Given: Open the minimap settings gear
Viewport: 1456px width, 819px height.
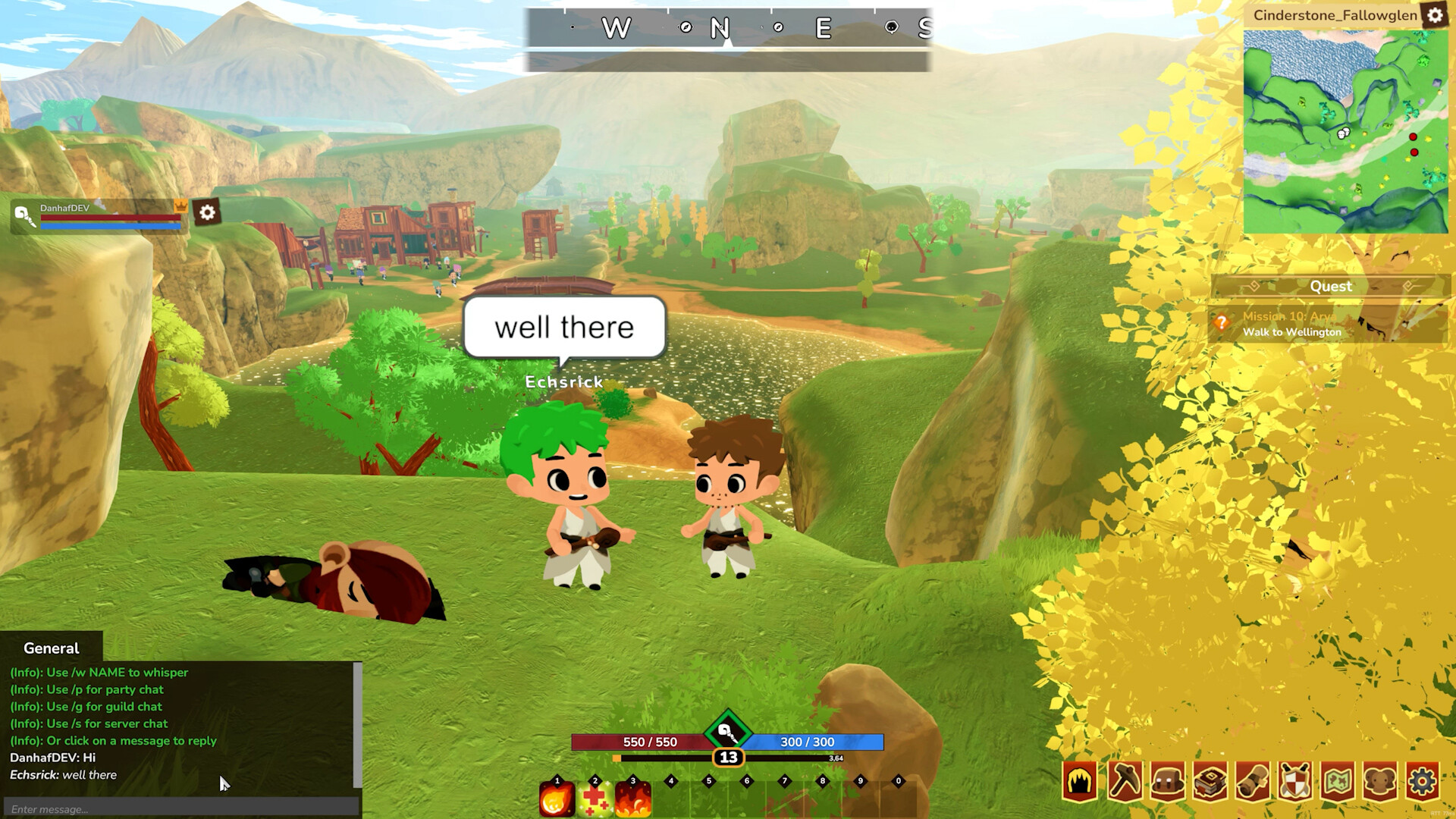Looking at the screenshot, I should coord(1436,16).
